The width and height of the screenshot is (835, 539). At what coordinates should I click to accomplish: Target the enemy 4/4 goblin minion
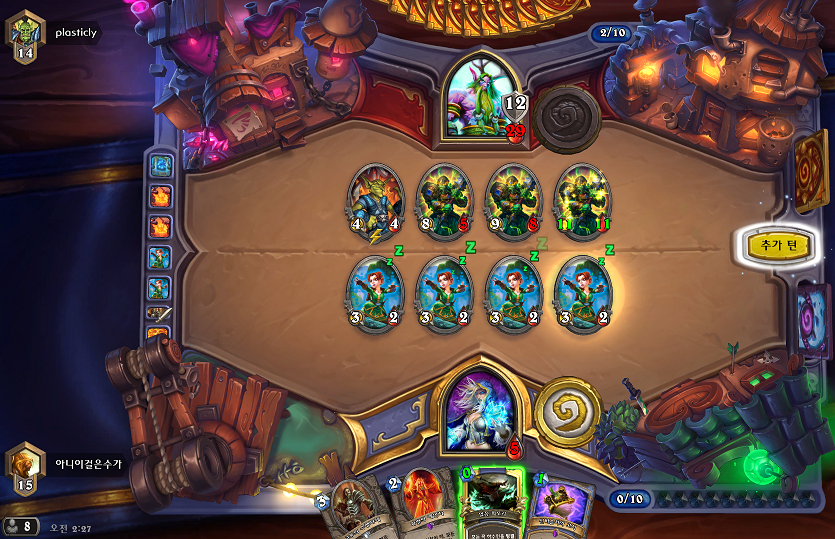coord(376,204)
